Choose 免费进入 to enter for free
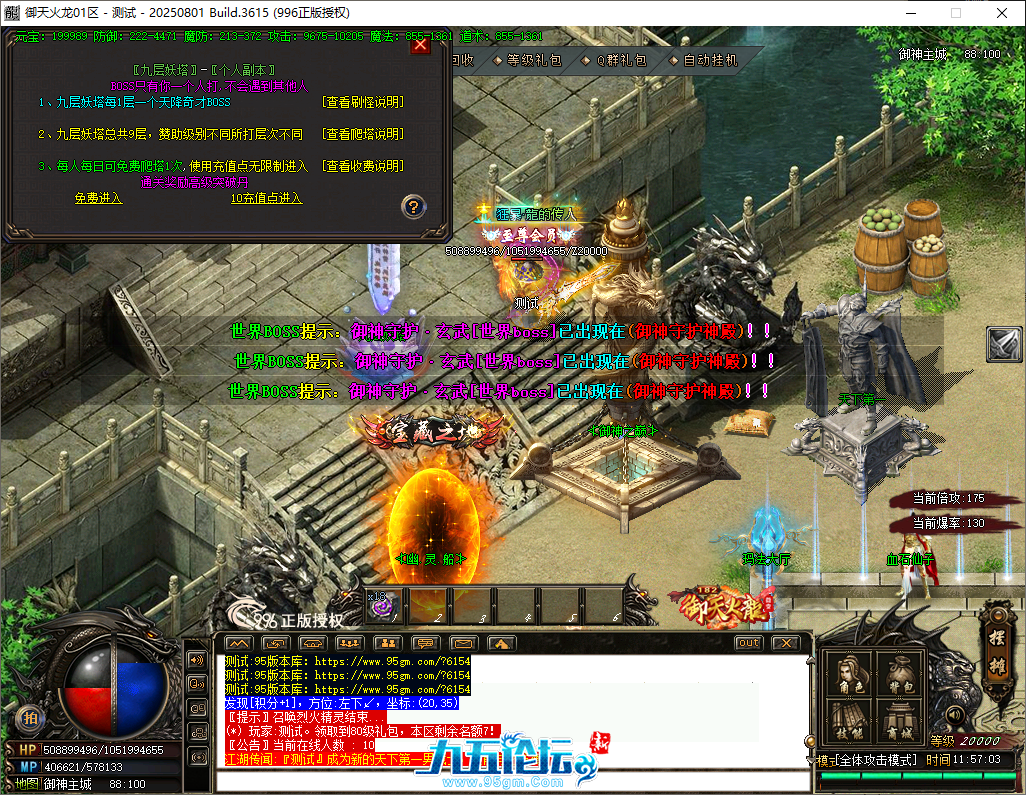 (x=98, y=198)
